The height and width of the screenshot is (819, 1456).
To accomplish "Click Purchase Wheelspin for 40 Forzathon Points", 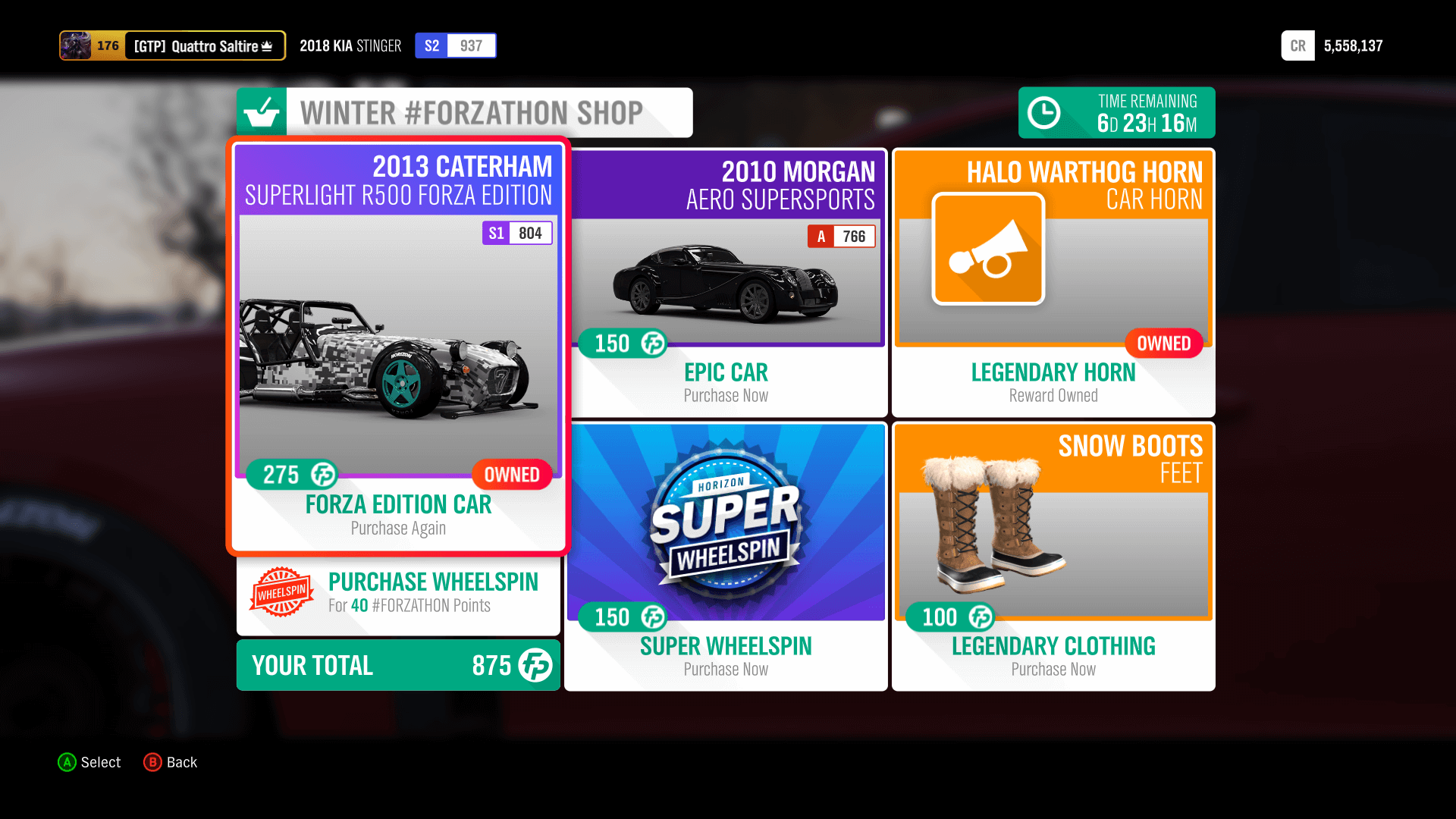I will click(398, 593).
